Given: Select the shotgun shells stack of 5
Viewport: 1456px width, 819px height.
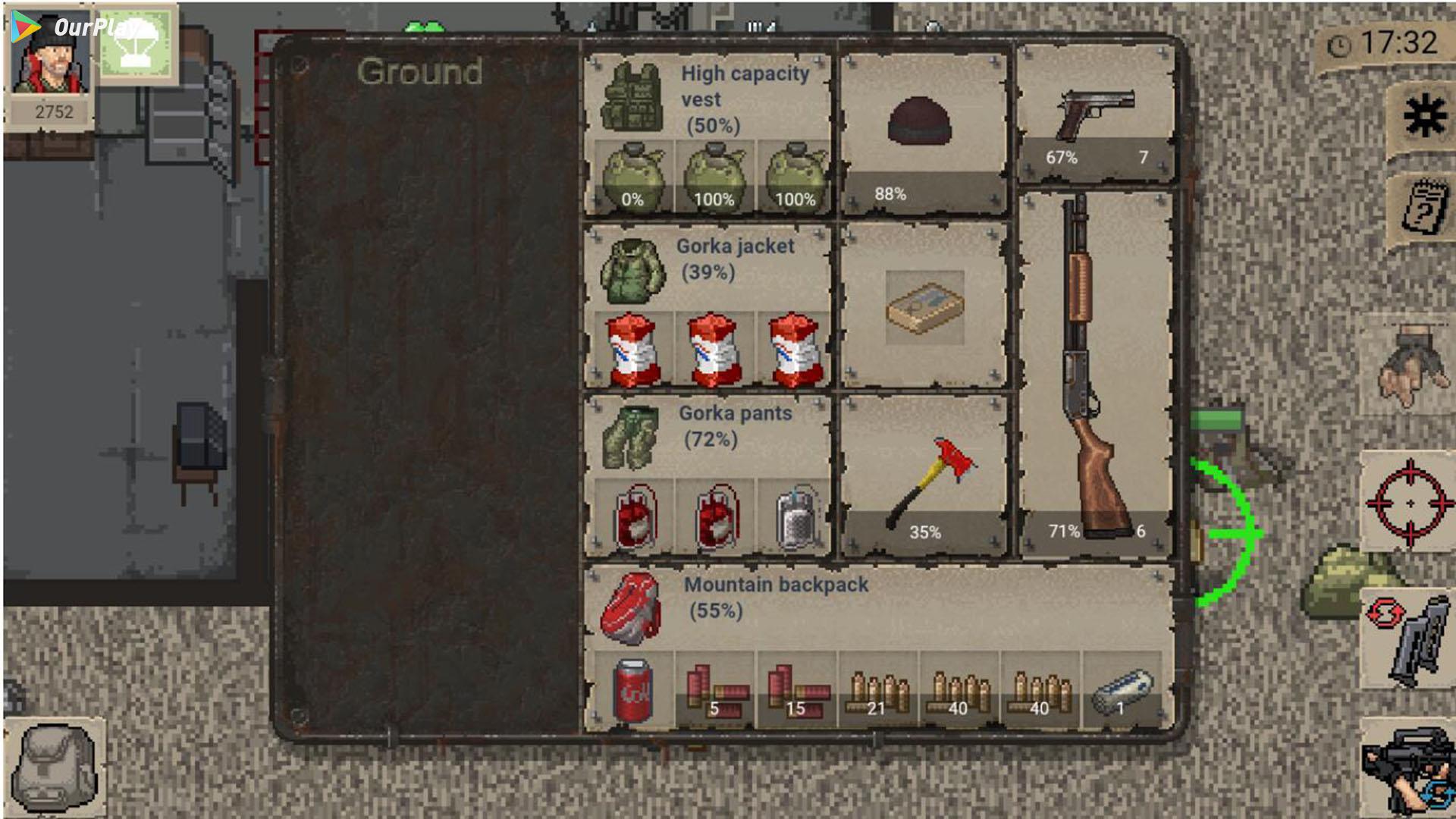Looking at the screenshot, I should click(x=714, y=690).
